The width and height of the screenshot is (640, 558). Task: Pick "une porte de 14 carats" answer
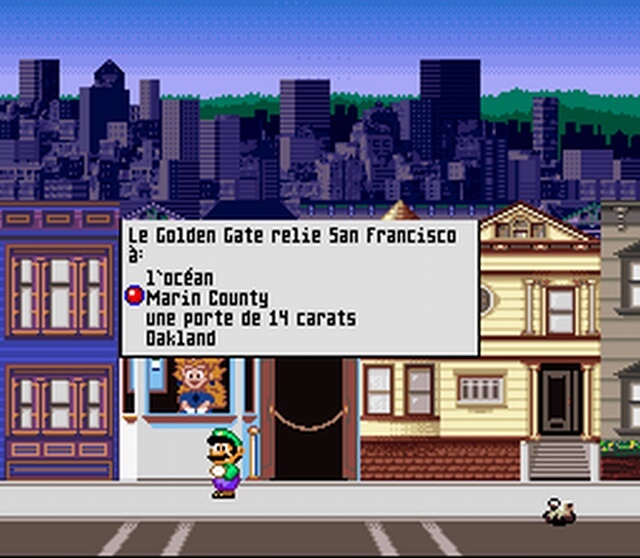[250, 318]
